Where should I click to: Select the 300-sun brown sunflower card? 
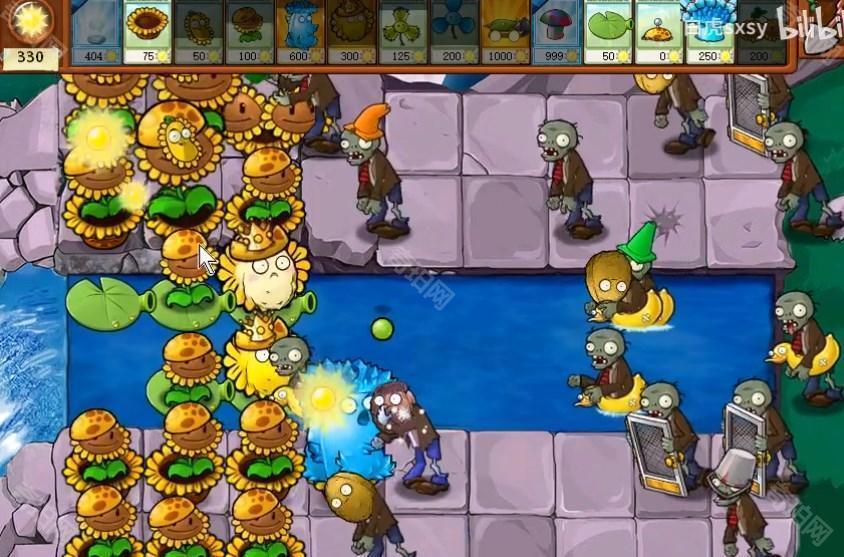click(x=352, y=31)
